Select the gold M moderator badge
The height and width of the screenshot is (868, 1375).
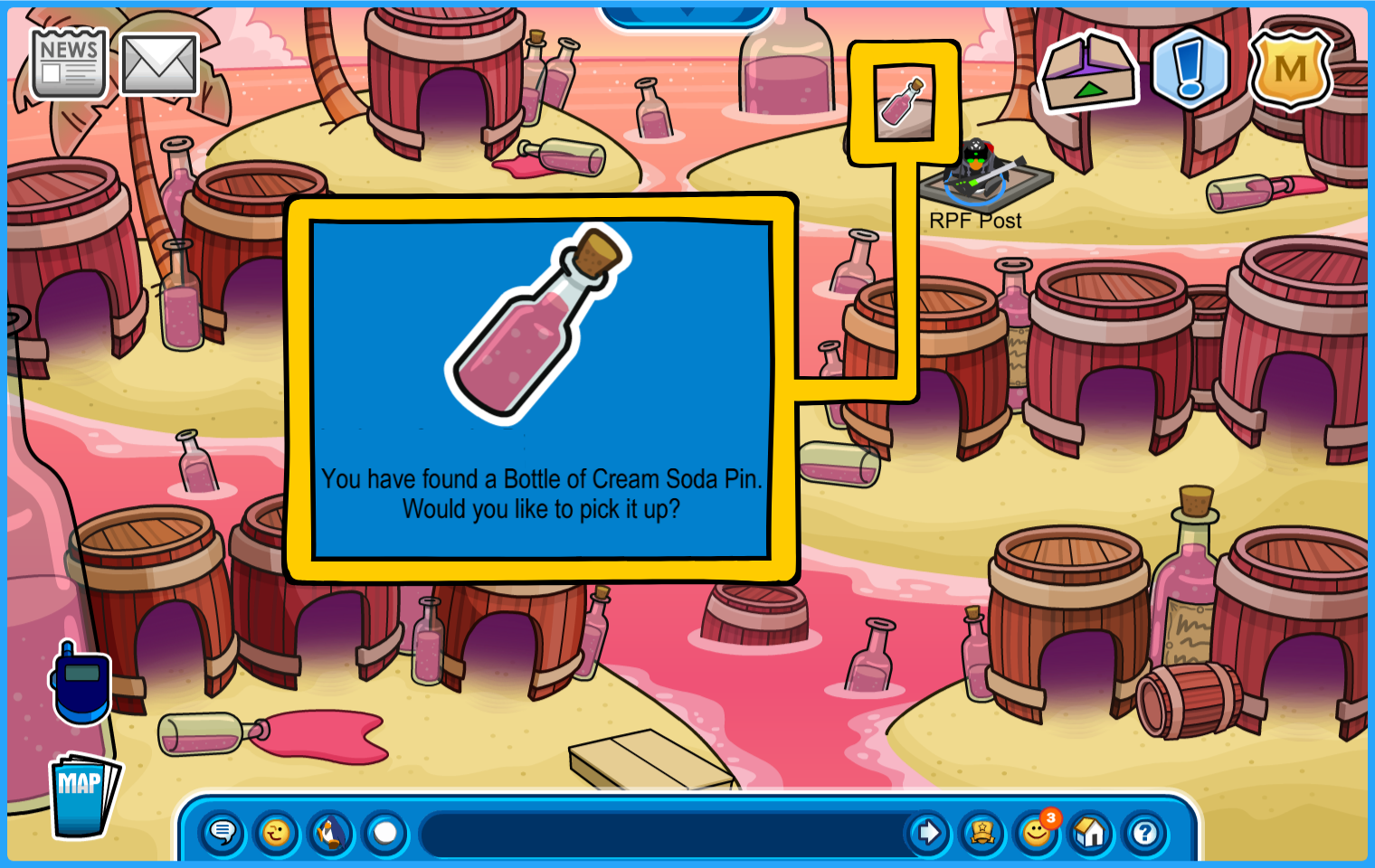click(1290, 70)
